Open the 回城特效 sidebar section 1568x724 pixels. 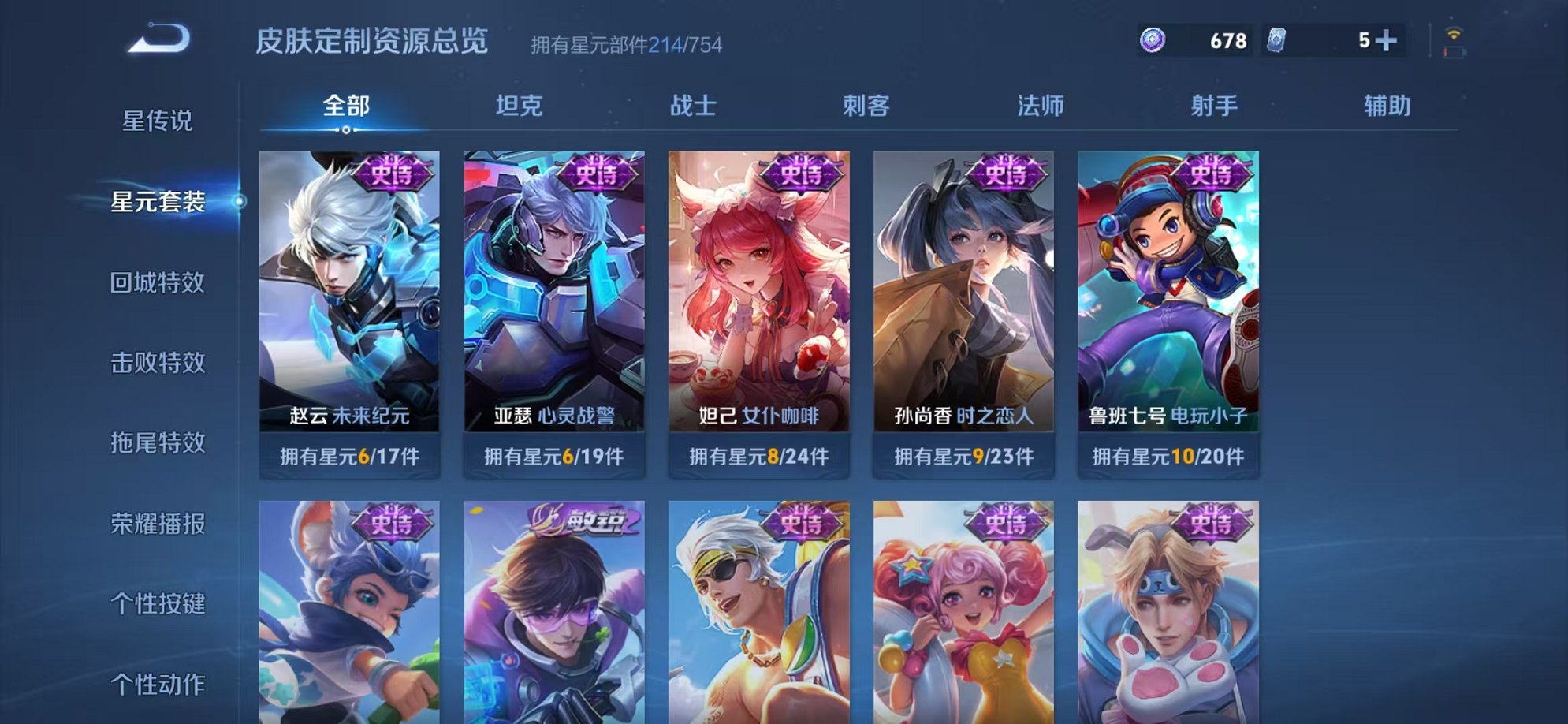[x=158, y=283]
